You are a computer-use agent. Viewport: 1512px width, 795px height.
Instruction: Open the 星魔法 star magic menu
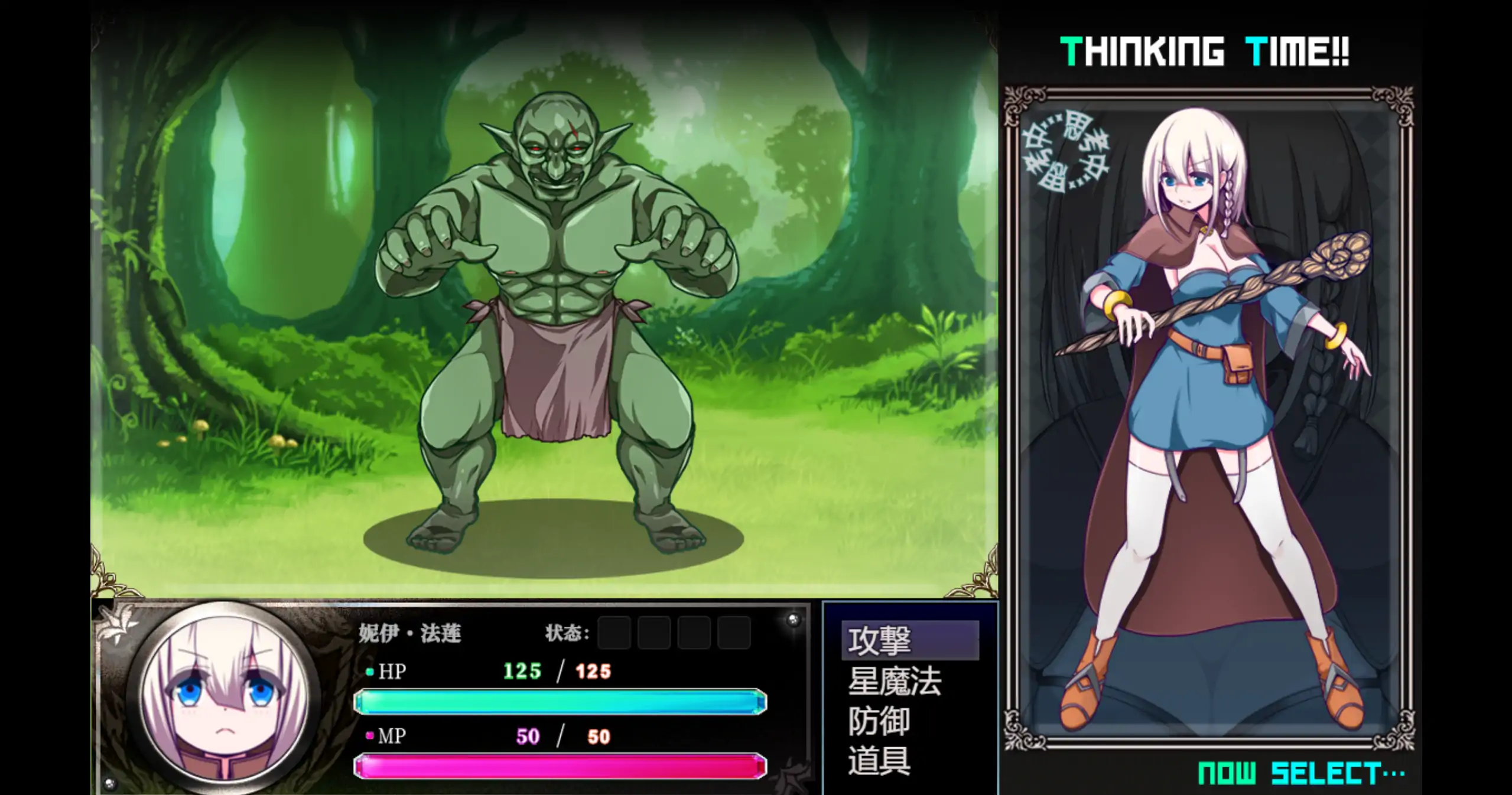(x=892, y=683)
